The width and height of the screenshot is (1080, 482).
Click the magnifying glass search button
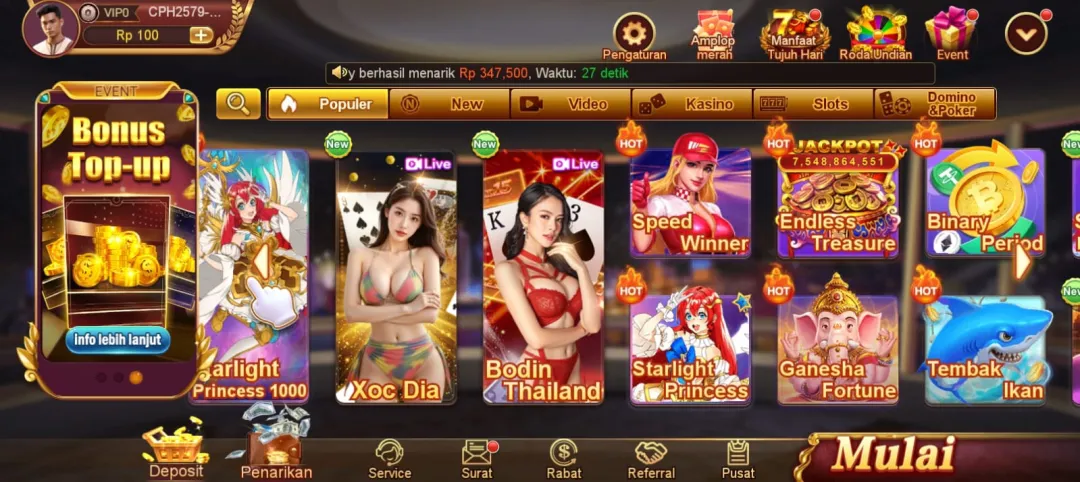238,104
